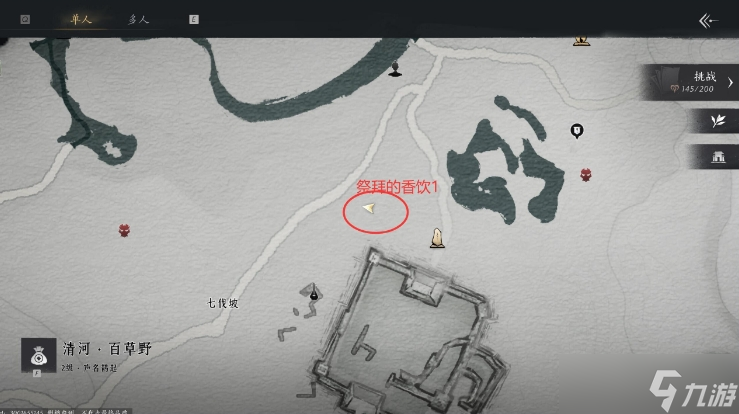Close the map with the back arrow
Viewport: 739px width, 414px height.
[709, 20]
